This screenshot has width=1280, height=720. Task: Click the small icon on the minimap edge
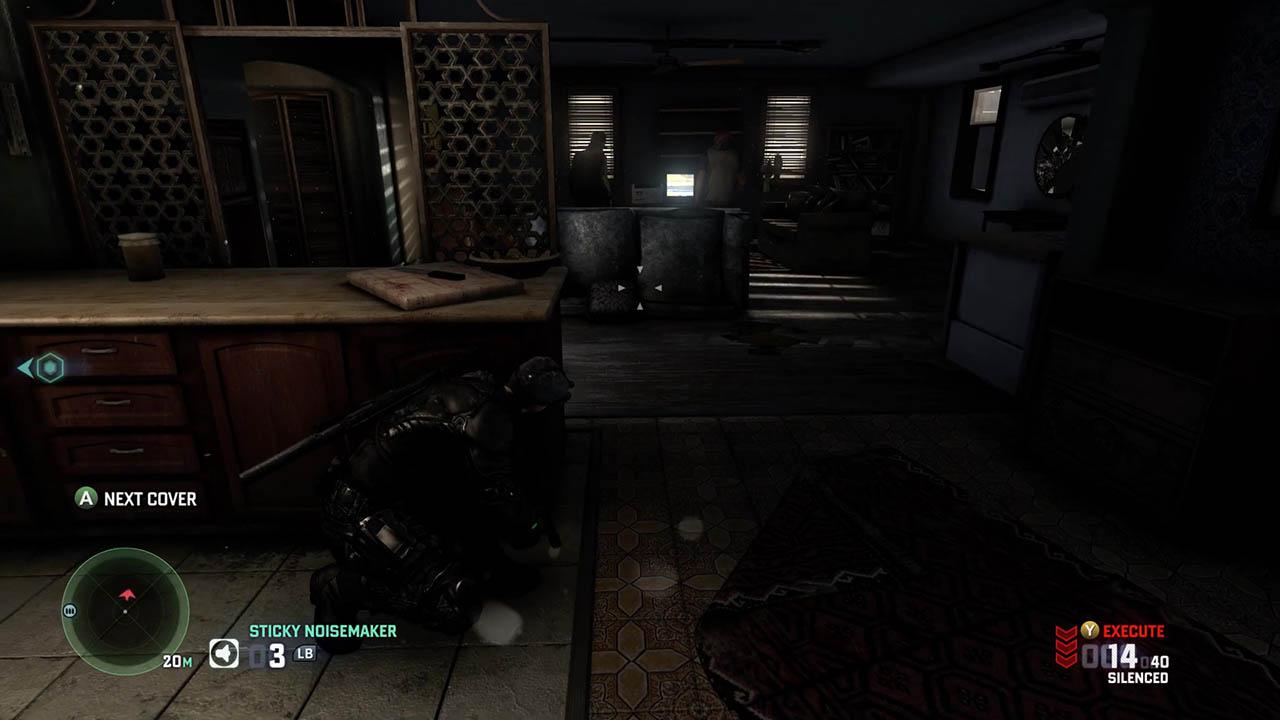point(69,611)
